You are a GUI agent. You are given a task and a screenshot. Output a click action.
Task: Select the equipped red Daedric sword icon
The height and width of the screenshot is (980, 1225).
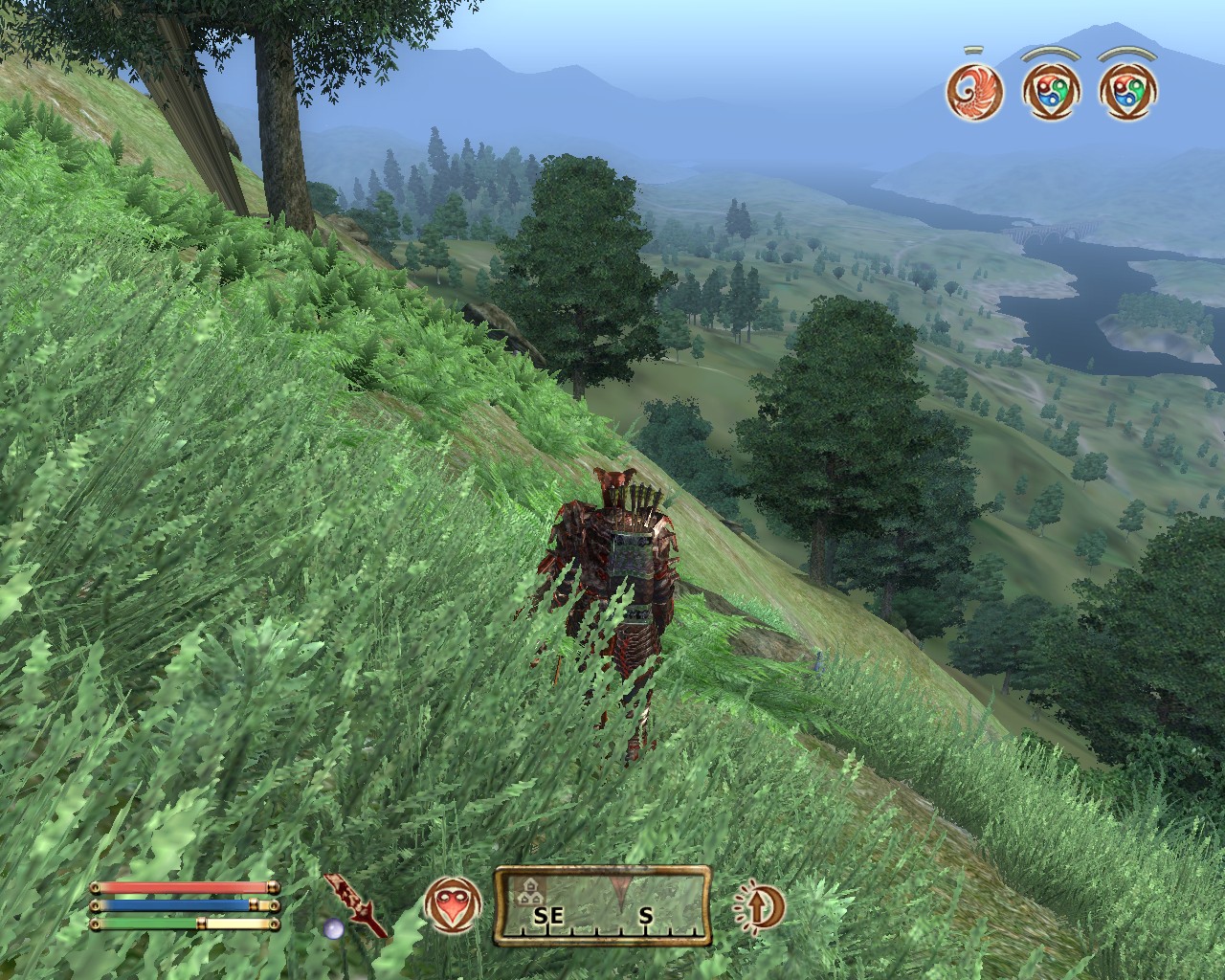(356, 903)
